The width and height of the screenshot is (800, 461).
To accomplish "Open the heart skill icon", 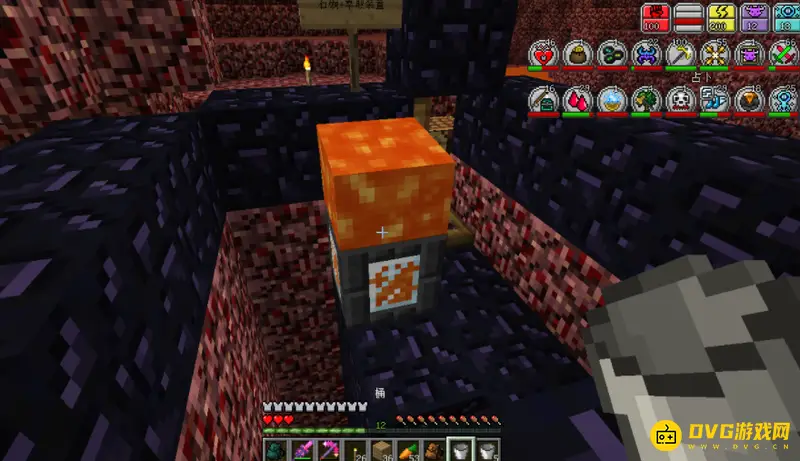I will coord(544,56).
